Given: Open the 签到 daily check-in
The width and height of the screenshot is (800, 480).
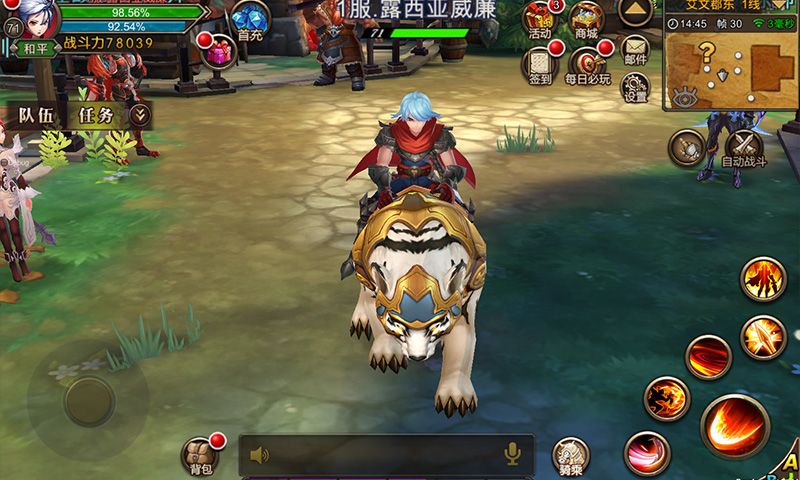Looking at the screenshot, I should point(539,65).
